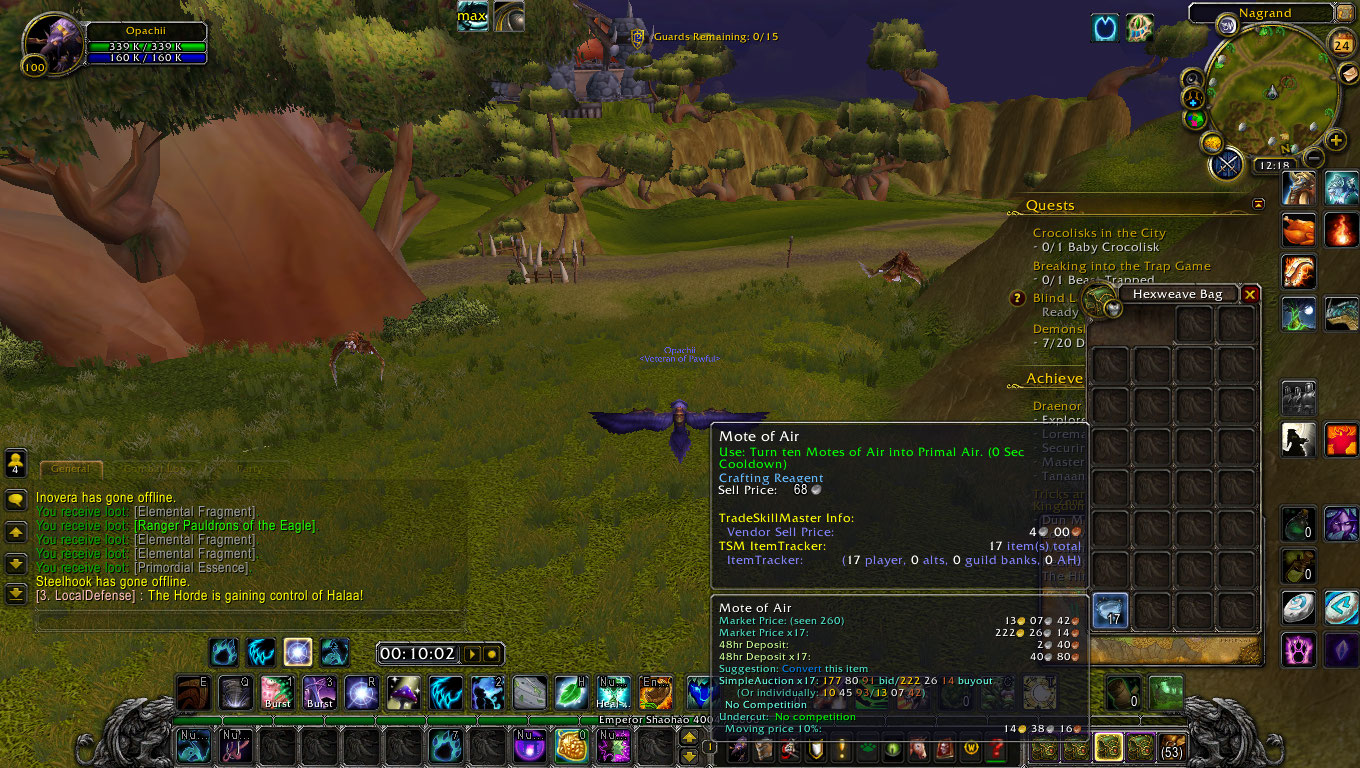
Task: Start the stopwatch with the play button
Action: tap(473, 654)
